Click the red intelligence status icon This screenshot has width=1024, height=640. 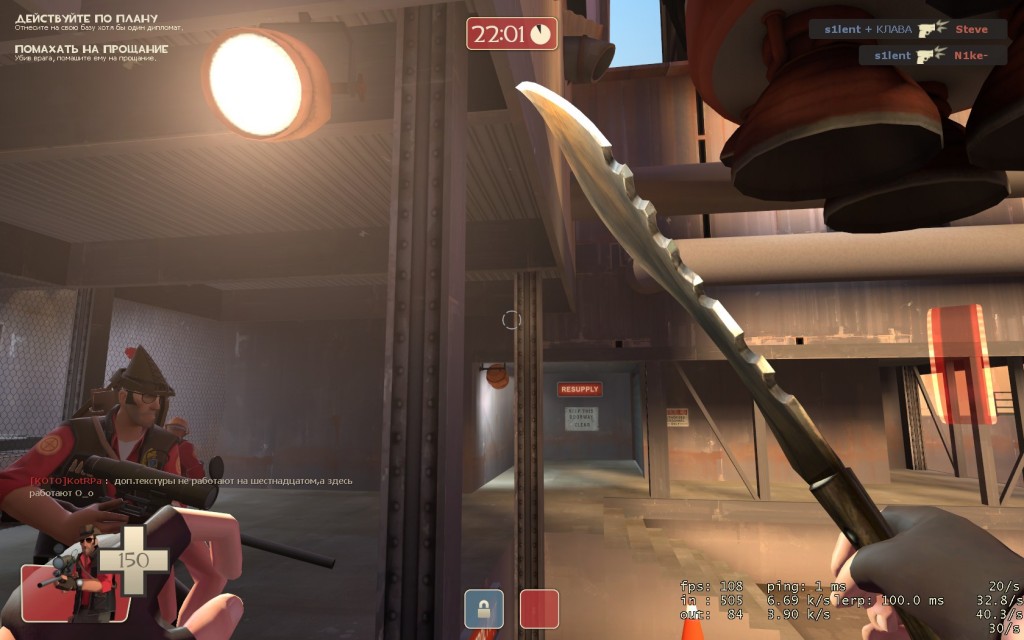pos(539,608)
